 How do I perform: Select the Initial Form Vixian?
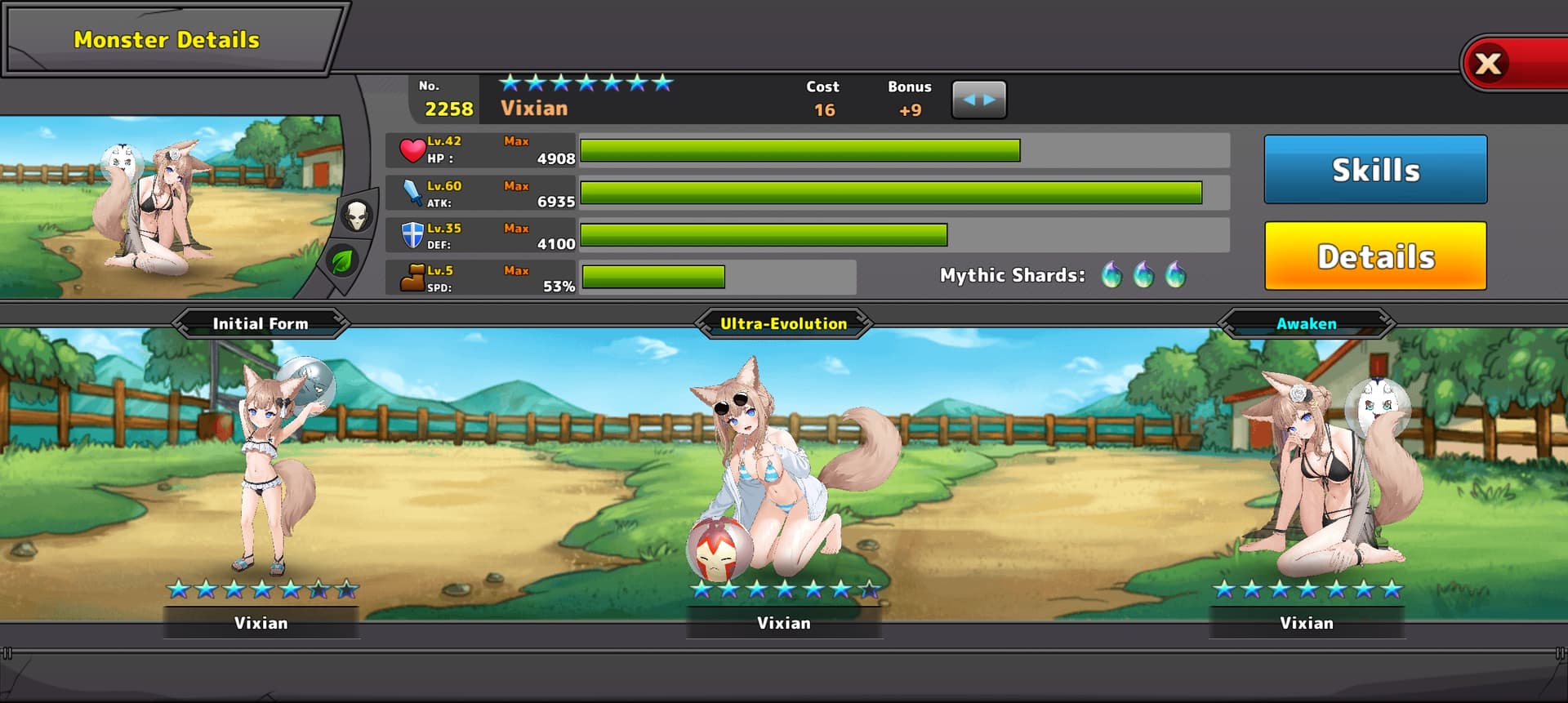263,474
